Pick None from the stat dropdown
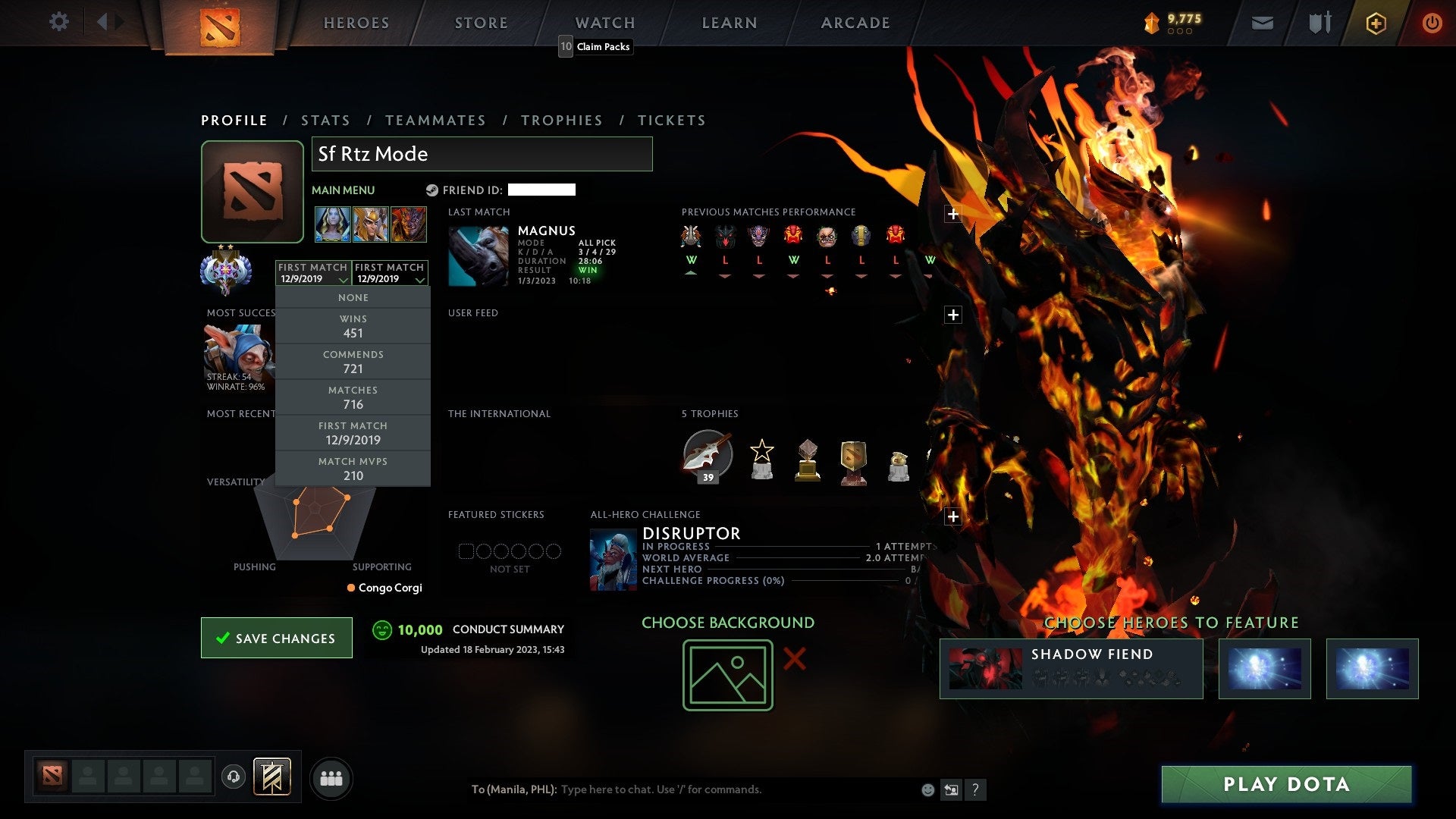Viewport: 1456px width, 819px height. point(353,298)
